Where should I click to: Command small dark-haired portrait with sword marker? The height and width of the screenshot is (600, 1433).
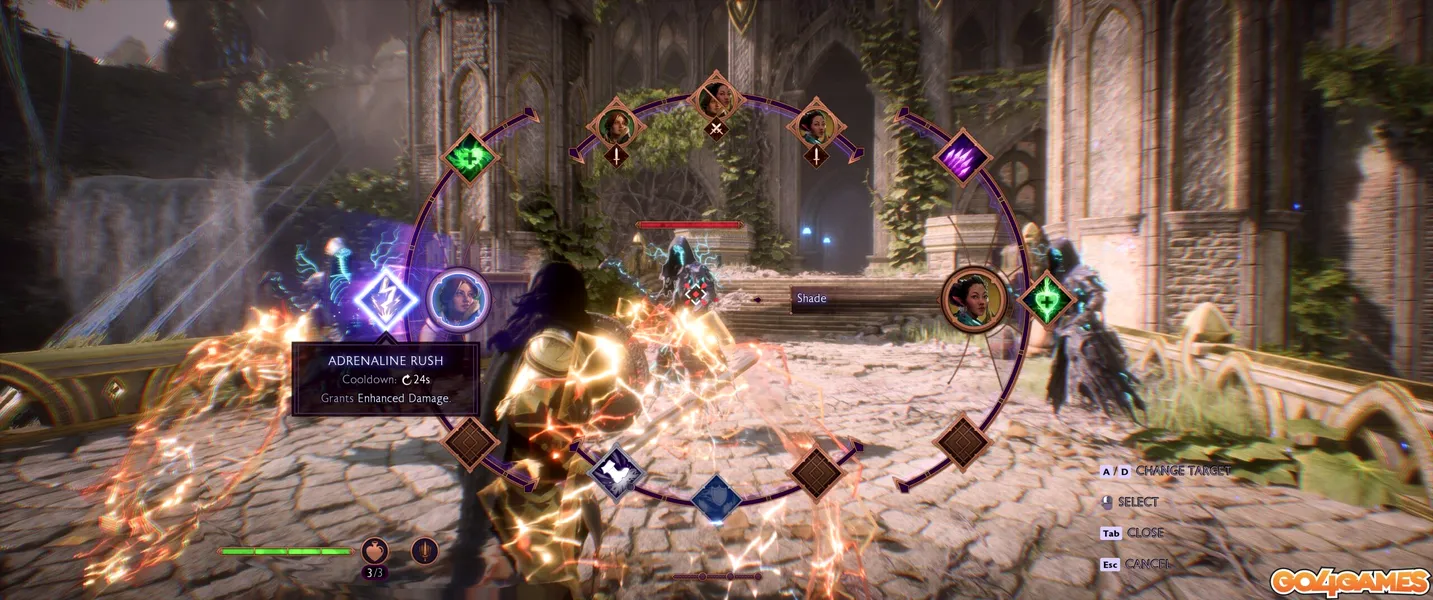[x=816, y=126]
